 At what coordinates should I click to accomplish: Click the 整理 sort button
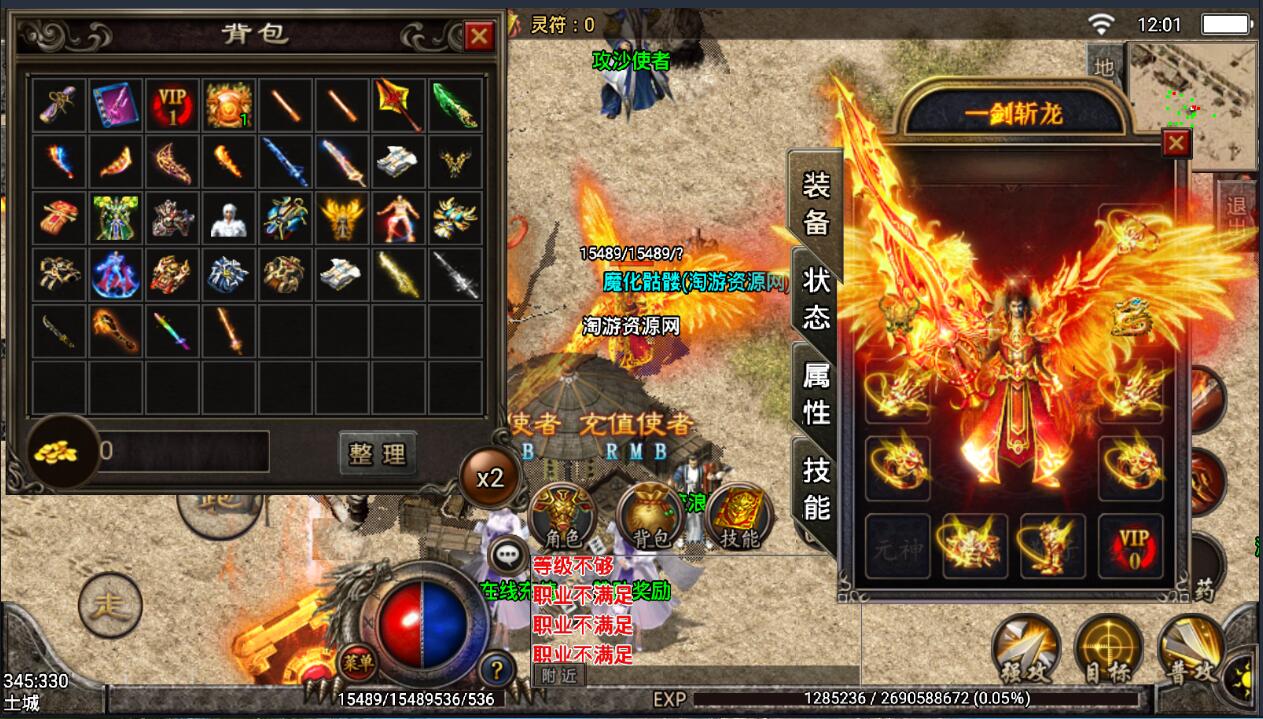tap(377, 453)
